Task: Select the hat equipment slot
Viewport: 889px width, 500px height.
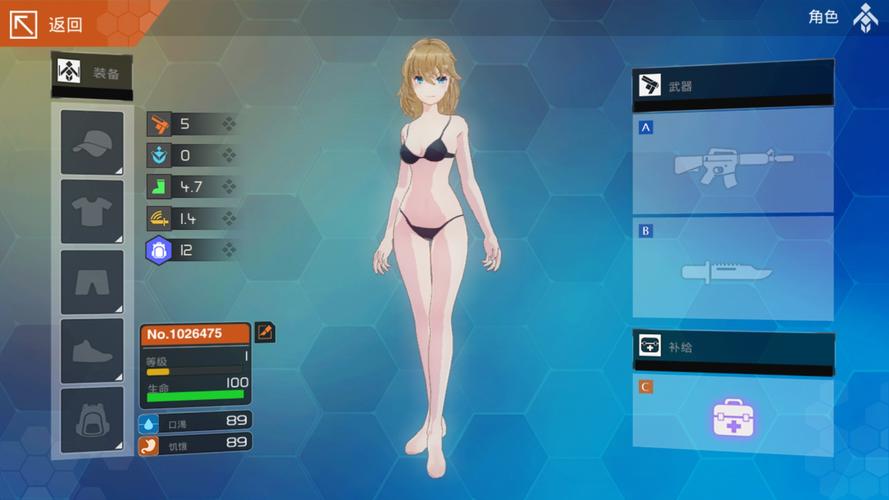Action: (92, 143)
